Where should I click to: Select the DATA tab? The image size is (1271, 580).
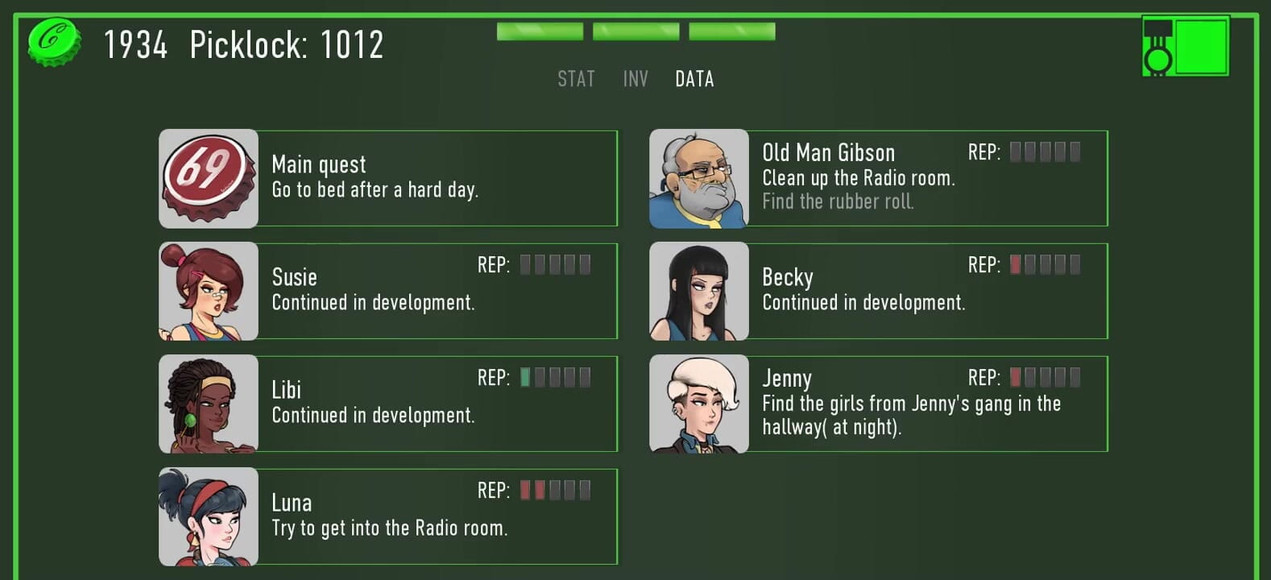pos(694,79)
